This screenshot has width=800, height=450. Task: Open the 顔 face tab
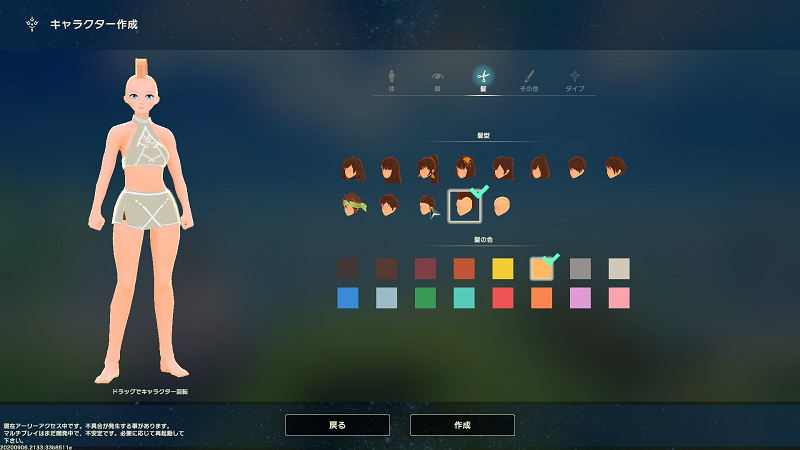tap(437, 79)
